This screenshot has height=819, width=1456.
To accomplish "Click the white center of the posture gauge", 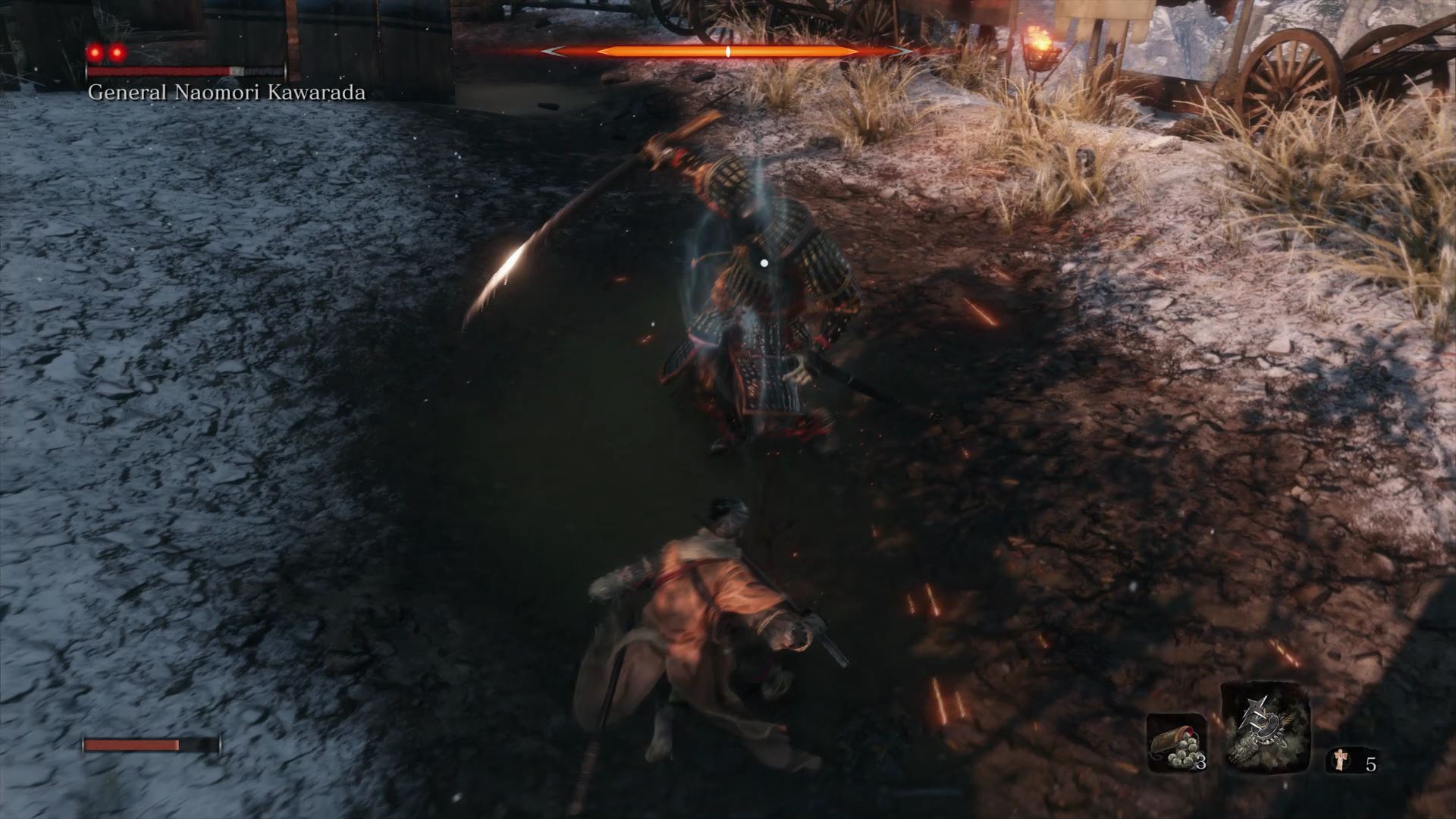I will point(727,51).
